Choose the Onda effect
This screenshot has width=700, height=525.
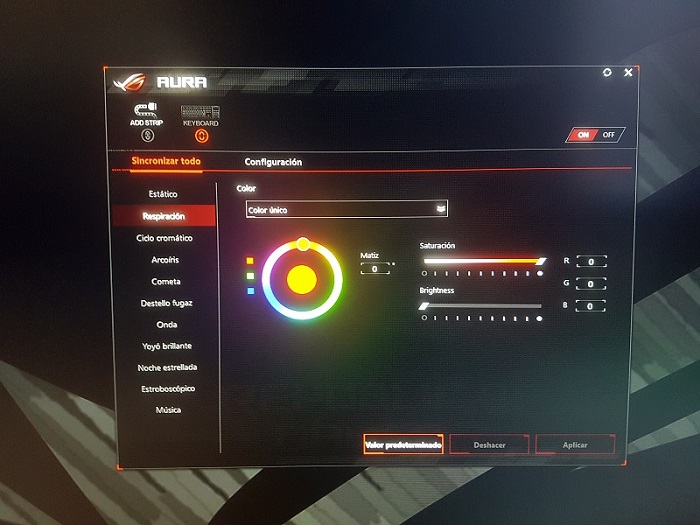166,325
